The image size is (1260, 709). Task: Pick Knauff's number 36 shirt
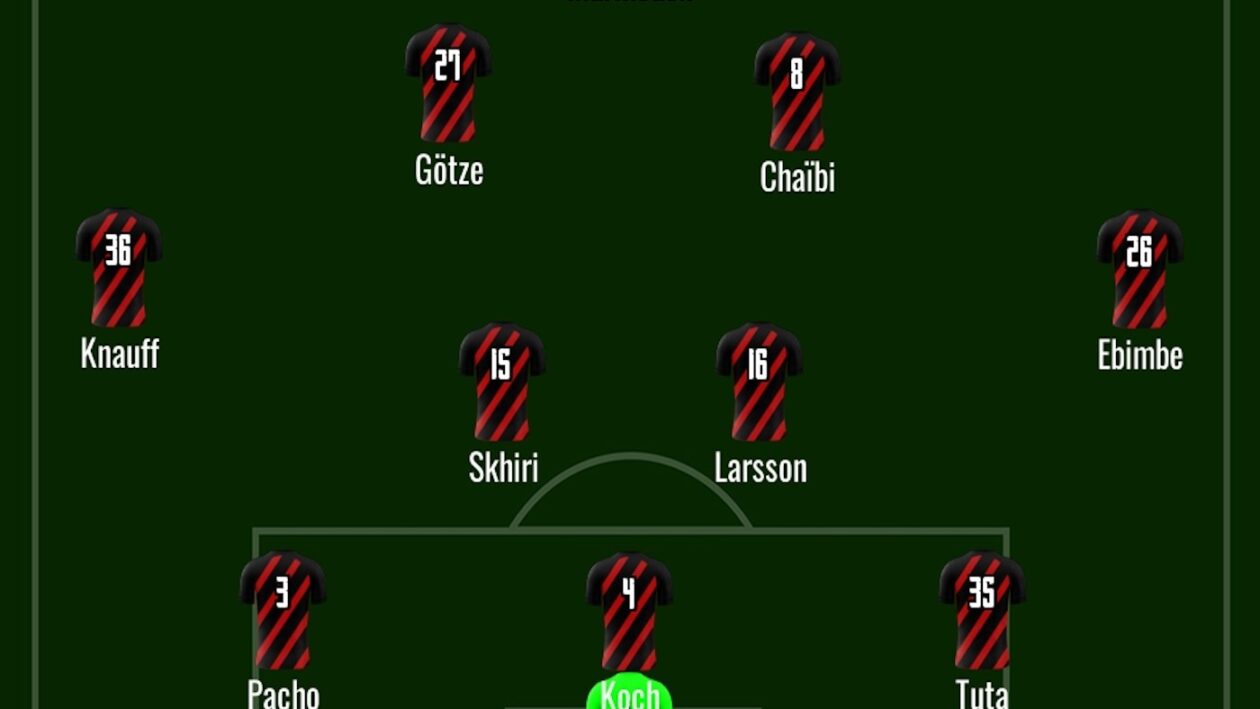coord(119,268)
